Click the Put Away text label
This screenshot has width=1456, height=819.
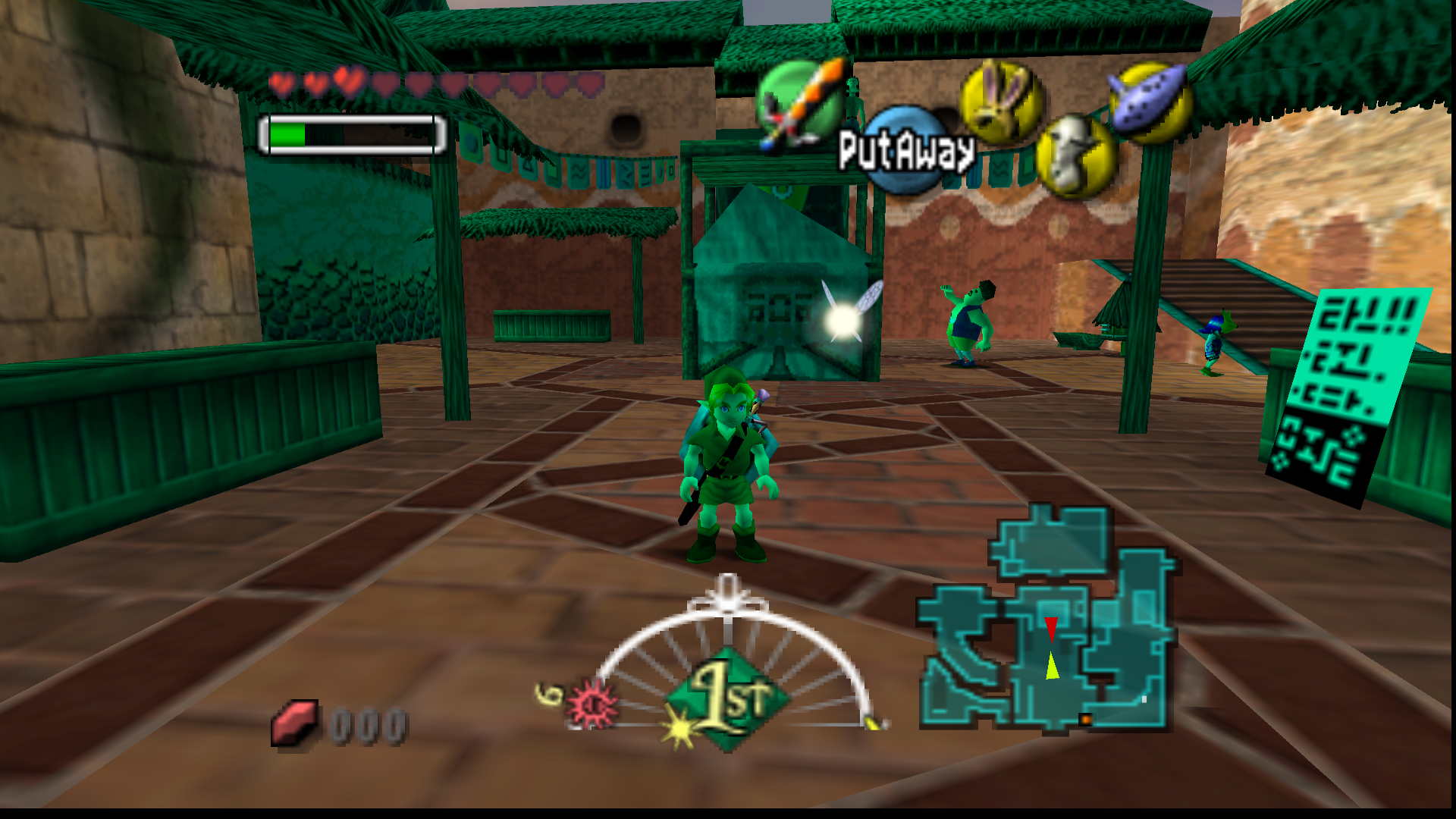click(907, 151)
